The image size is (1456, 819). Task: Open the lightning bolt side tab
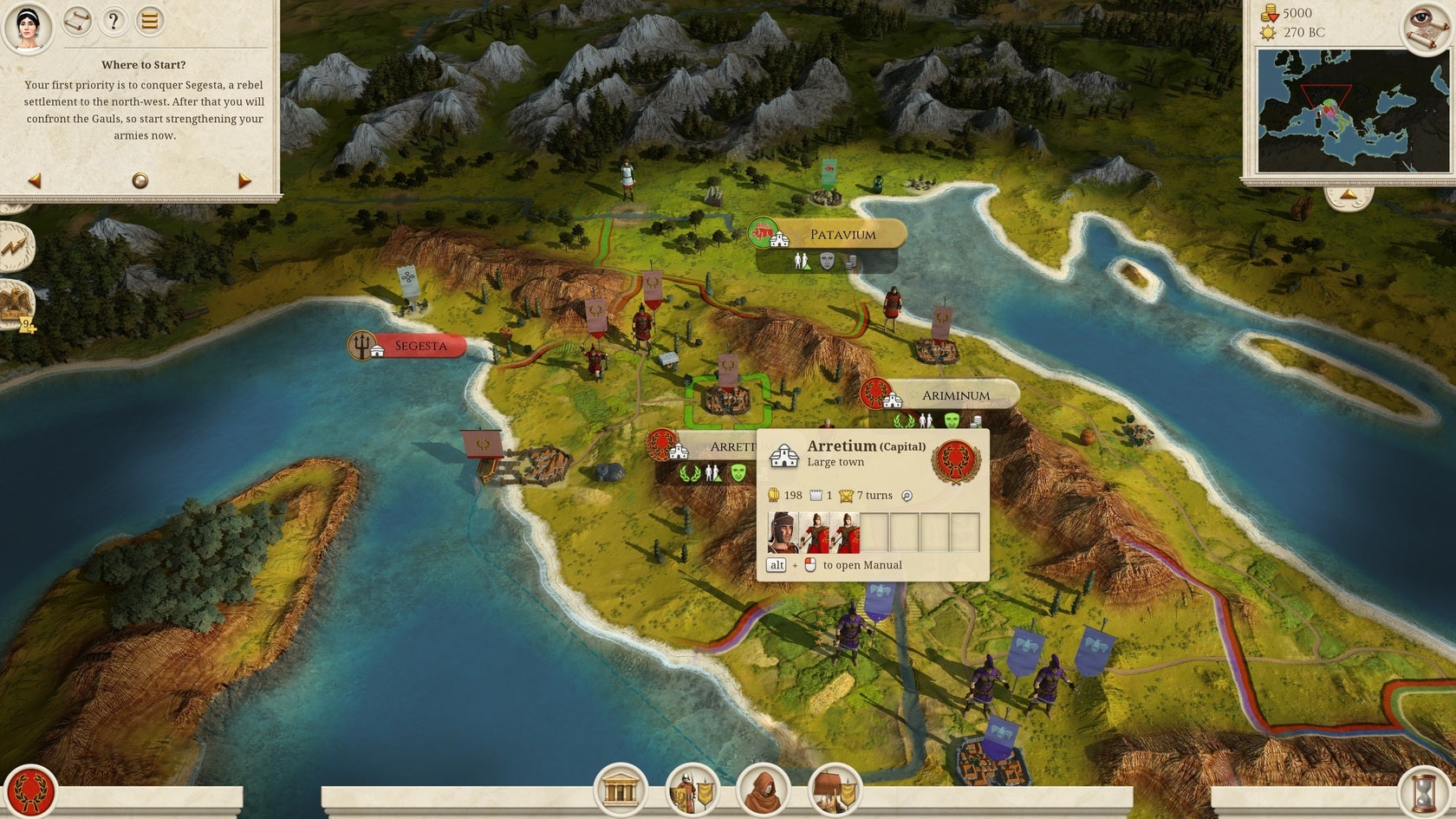pos(16,247)
